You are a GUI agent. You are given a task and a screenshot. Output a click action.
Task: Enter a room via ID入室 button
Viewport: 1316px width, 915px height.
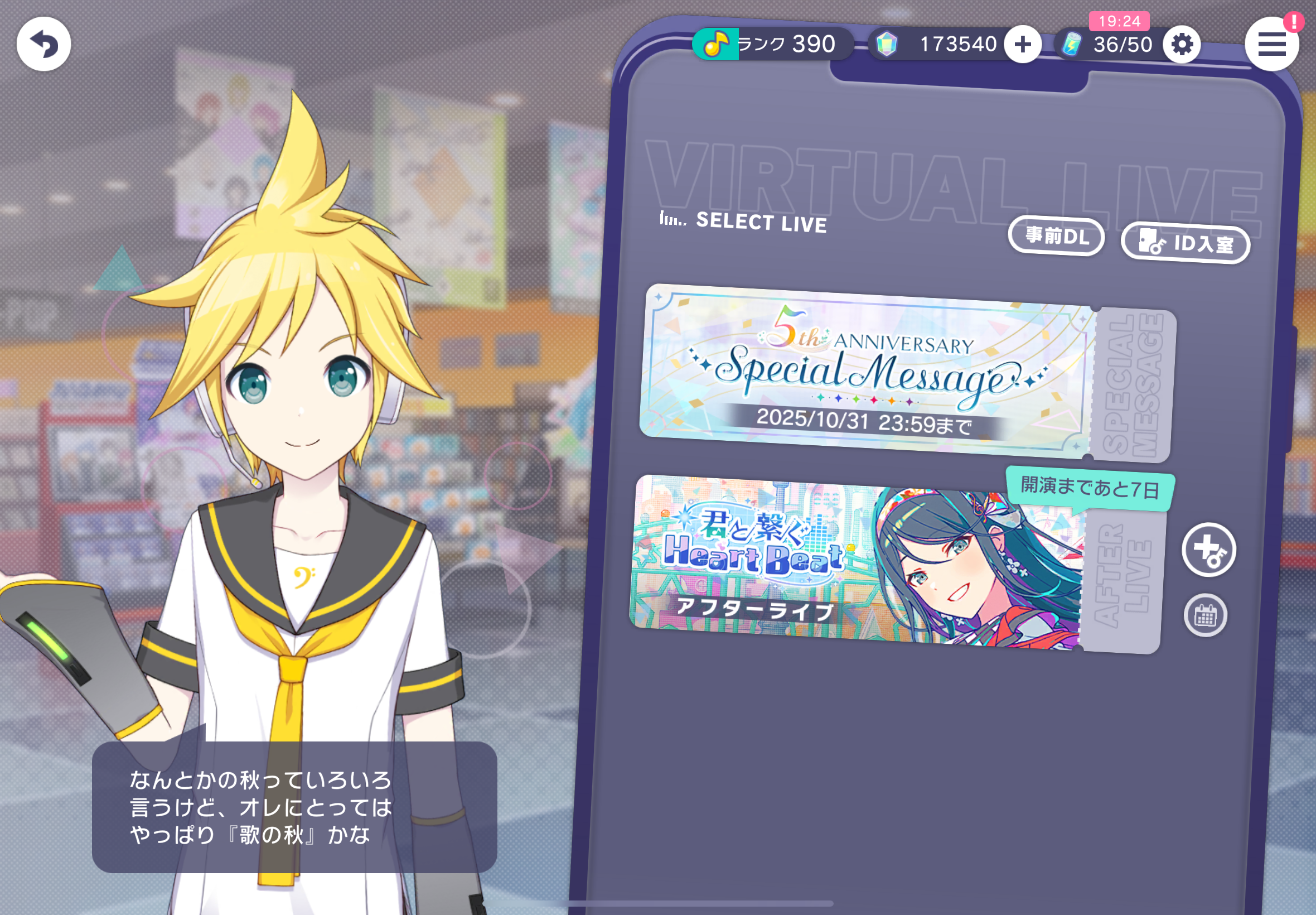[1185, 243]
